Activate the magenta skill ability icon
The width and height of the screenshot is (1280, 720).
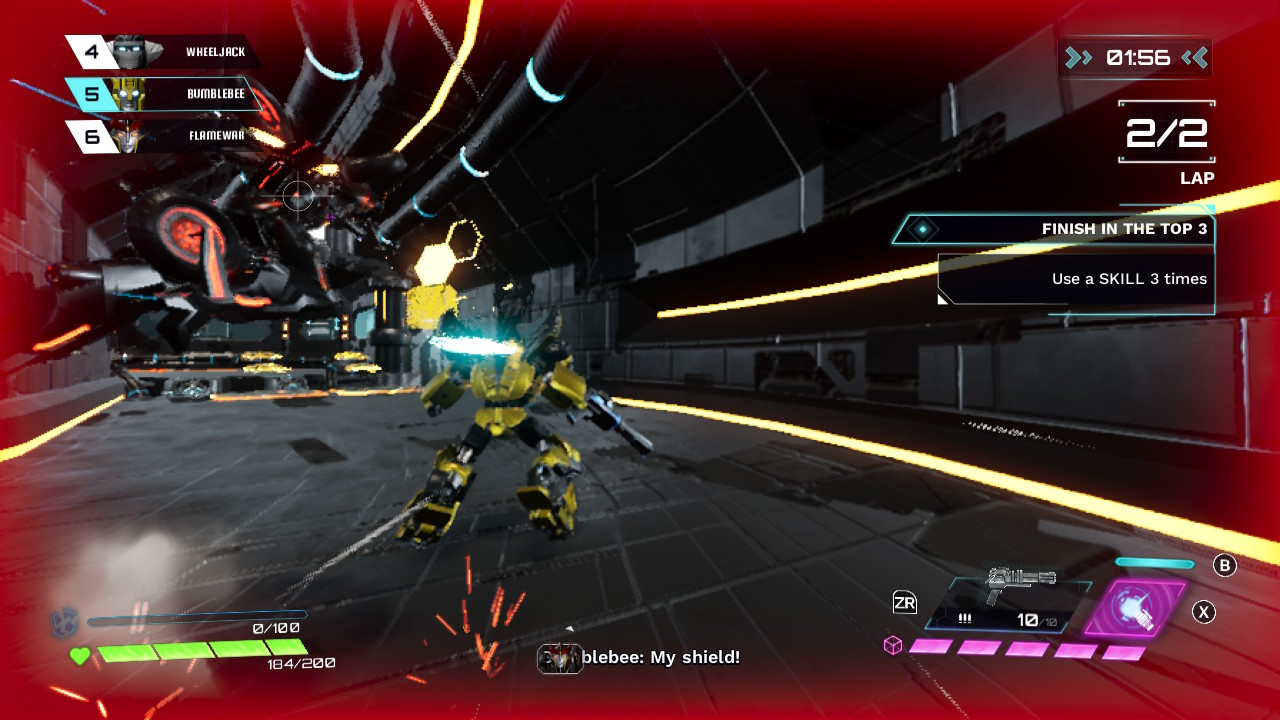coord(1136,609)
